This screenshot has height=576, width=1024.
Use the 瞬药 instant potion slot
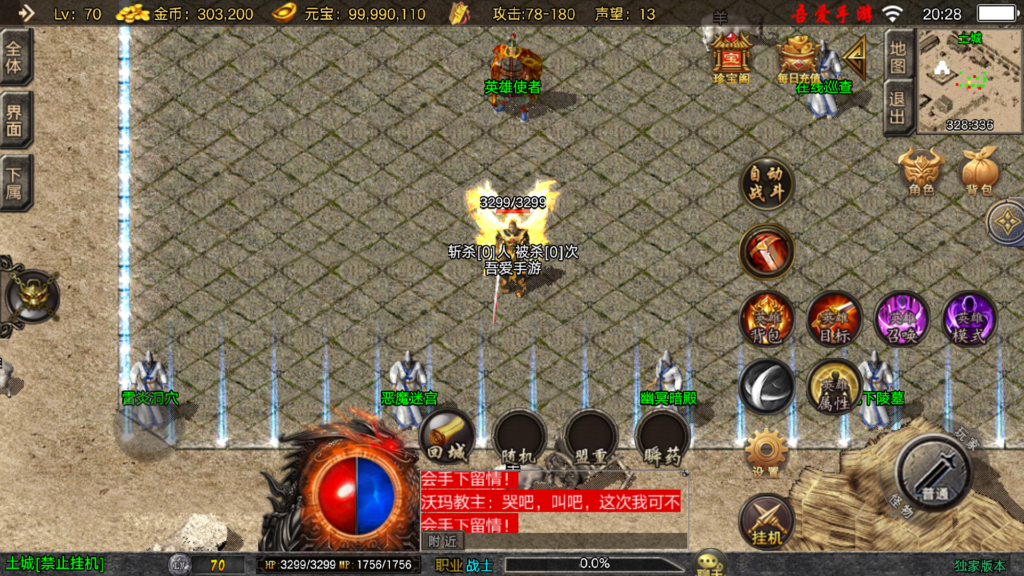click(662, 438)
